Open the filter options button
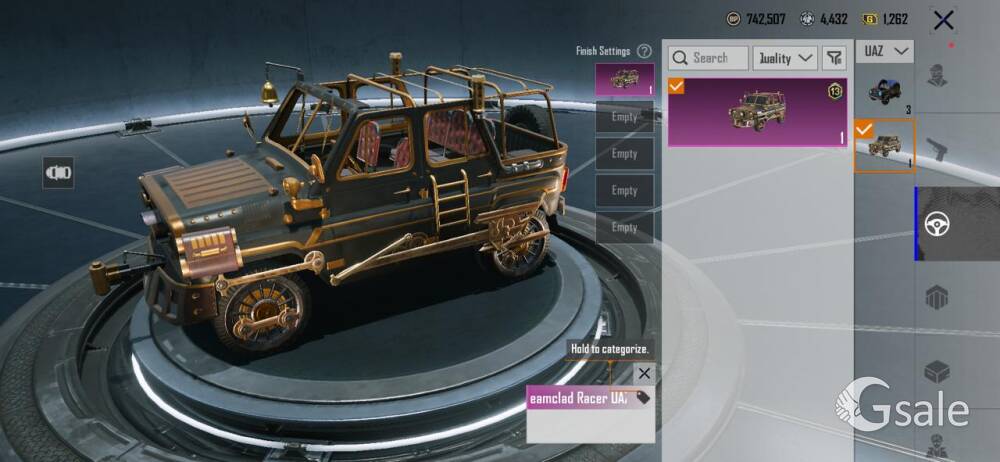 coord(834,58)
